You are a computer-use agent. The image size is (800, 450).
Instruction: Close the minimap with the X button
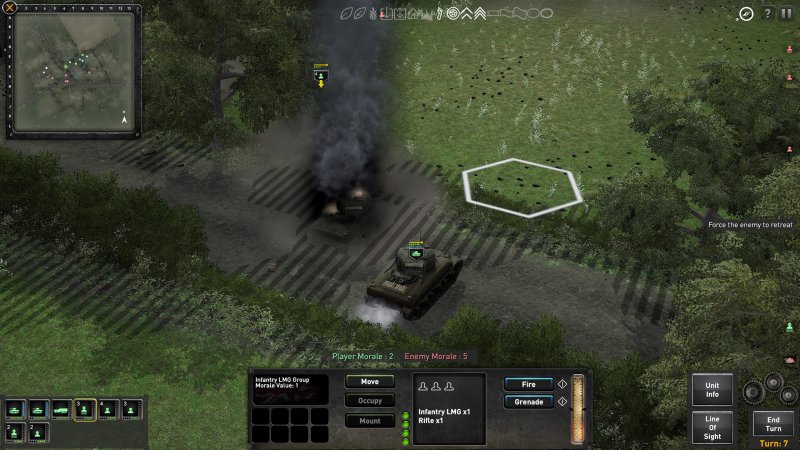(x=9, y=7)
